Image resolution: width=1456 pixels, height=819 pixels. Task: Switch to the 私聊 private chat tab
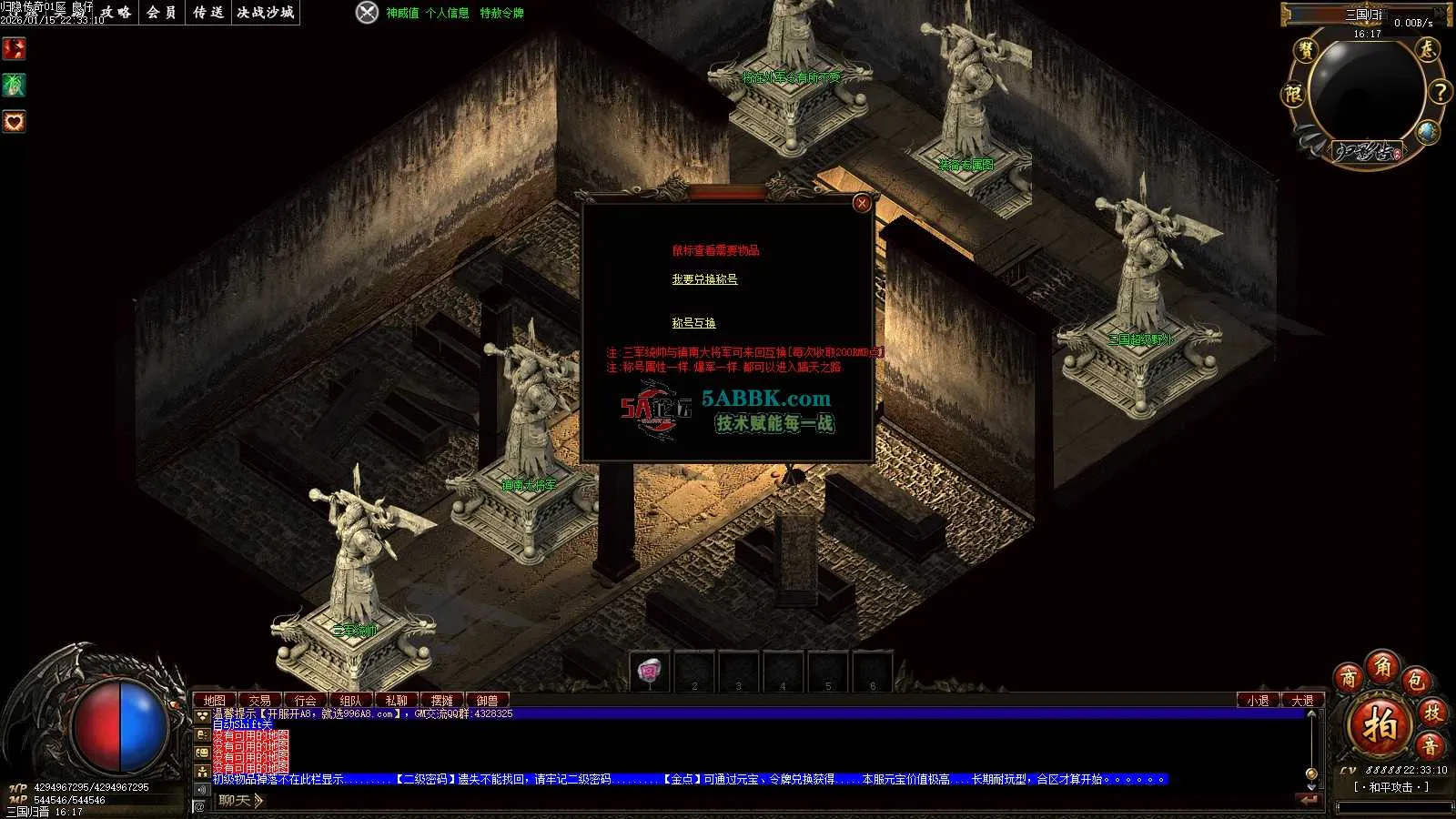coord(397,701)
